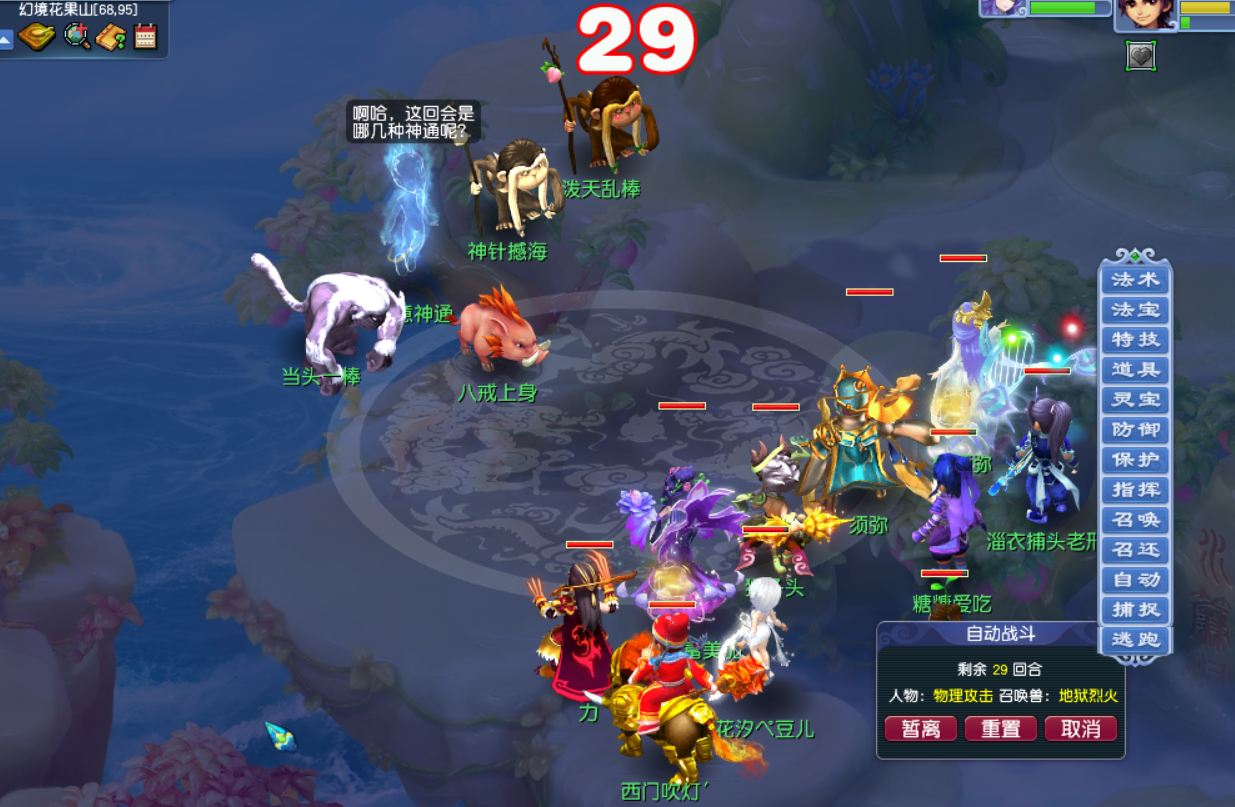Viewport: 1235px width, 807px height.
Task: Open the 法术 (Spells) battle command
Action: tap(1135, 280)
